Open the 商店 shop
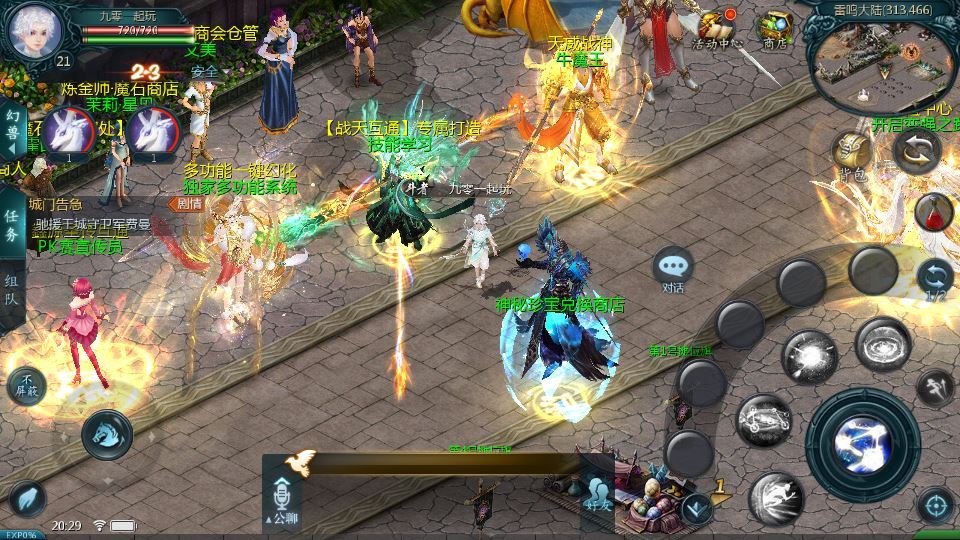Image resolution: width=960 pixels, height=540 pixels. tap(776, 28)
